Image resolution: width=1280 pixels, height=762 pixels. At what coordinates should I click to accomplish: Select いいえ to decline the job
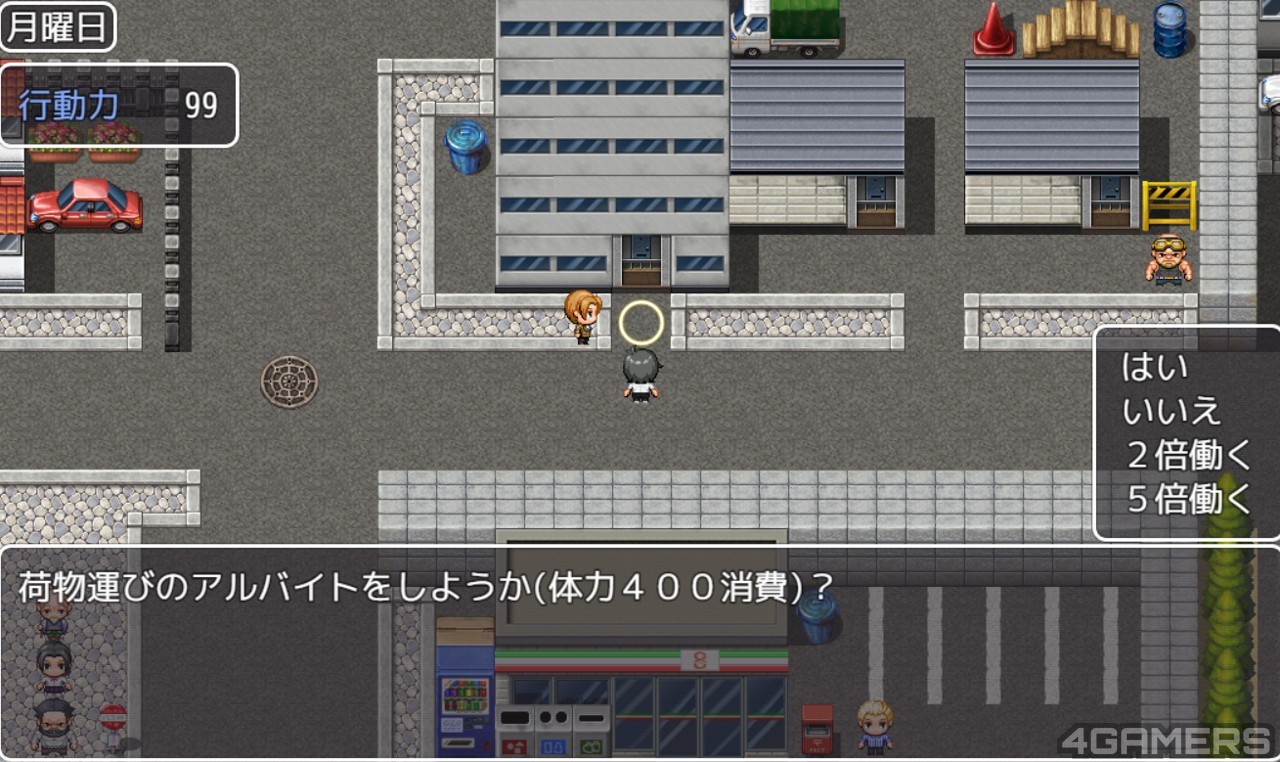point(1172,412)
